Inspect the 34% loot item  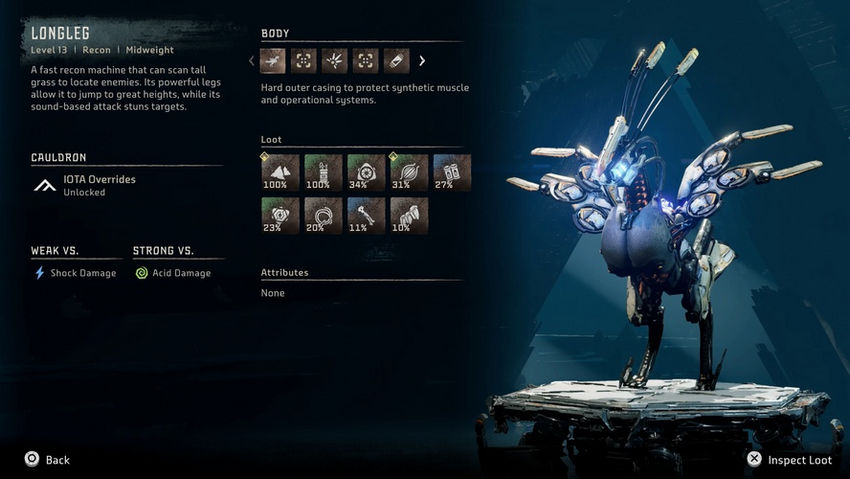366,172
